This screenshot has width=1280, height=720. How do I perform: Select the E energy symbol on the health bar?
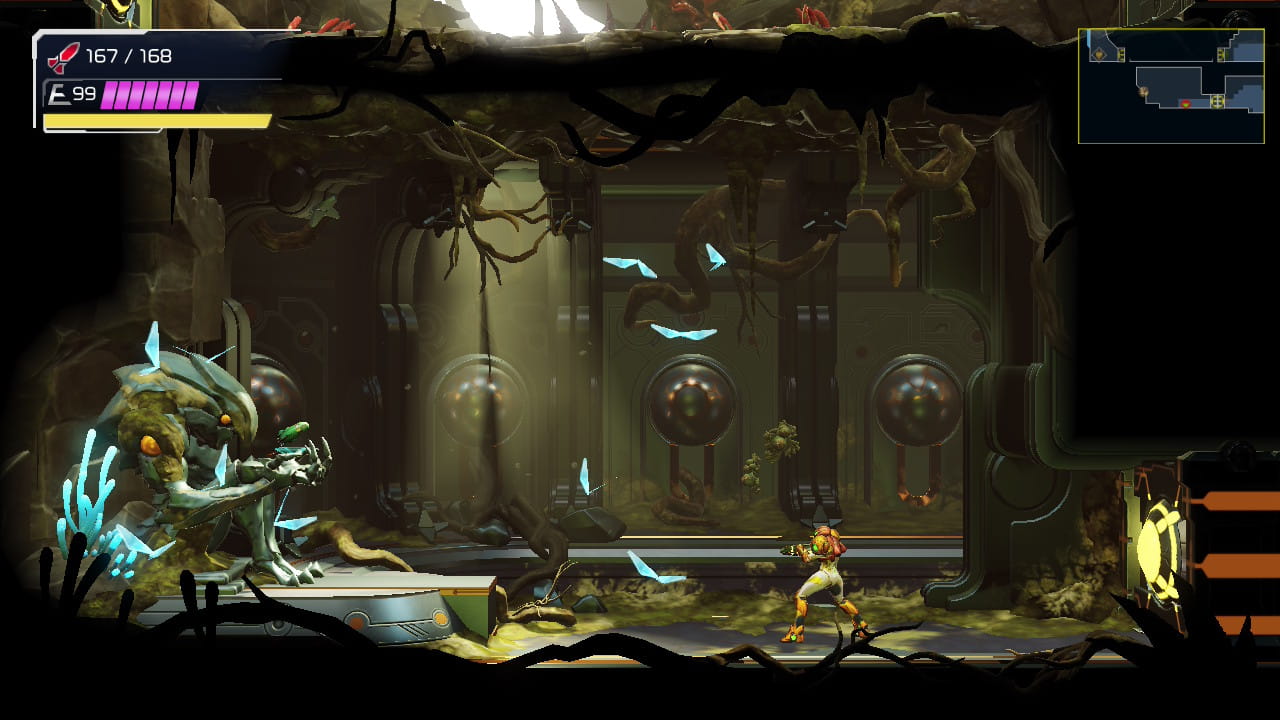coord(57,94)
